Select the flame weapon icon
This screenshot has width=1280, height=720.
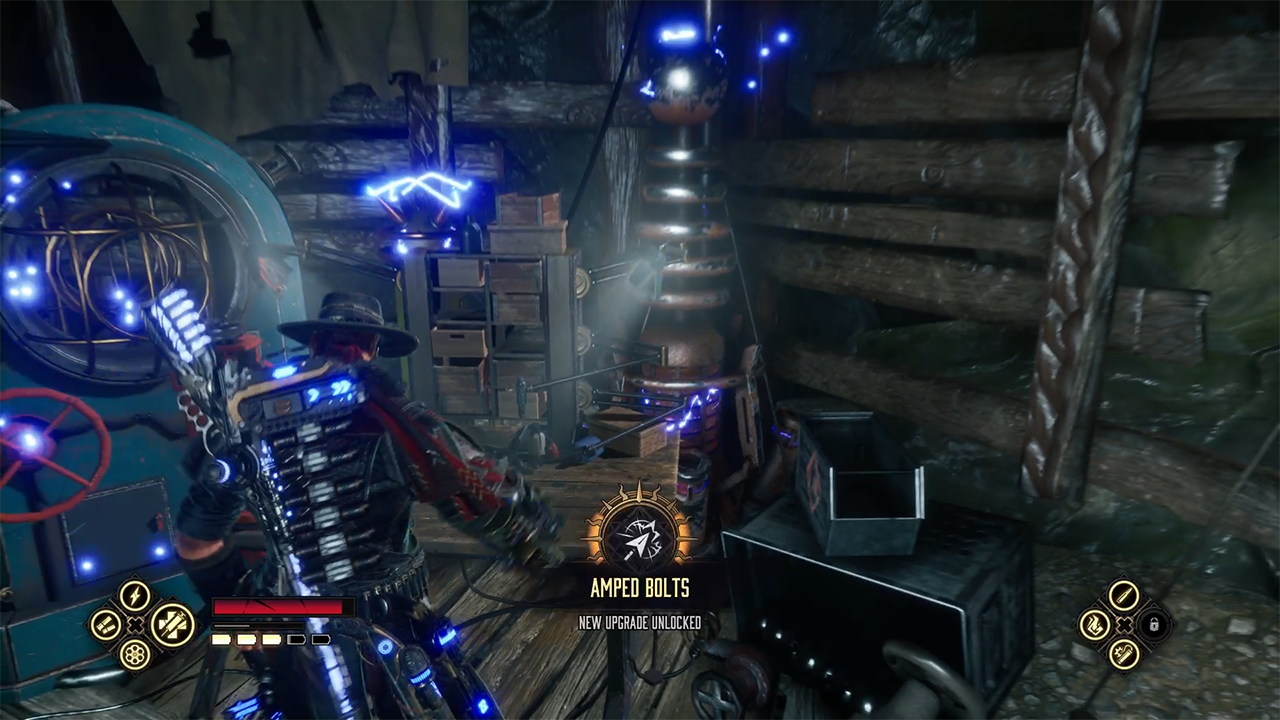pyautogui.click(x=1095, y=626)
